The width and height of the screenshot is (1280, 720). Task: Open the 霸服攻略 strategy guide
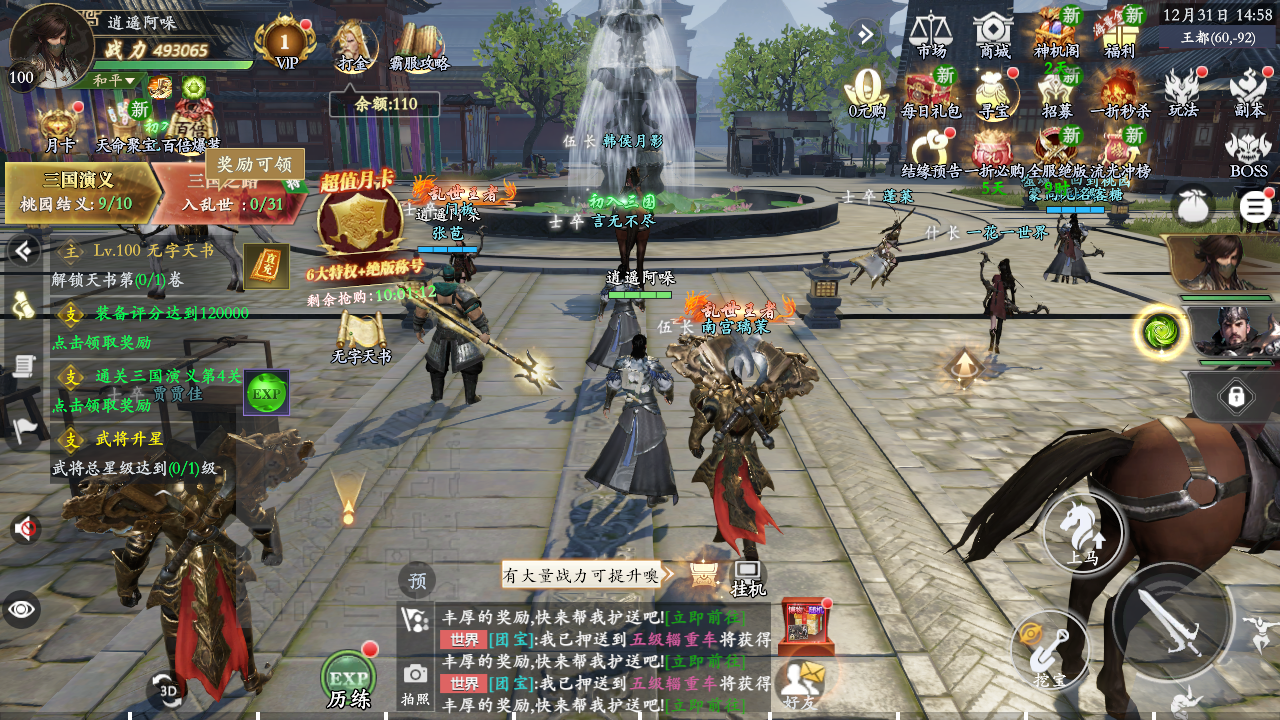click(x=419, y=46)
